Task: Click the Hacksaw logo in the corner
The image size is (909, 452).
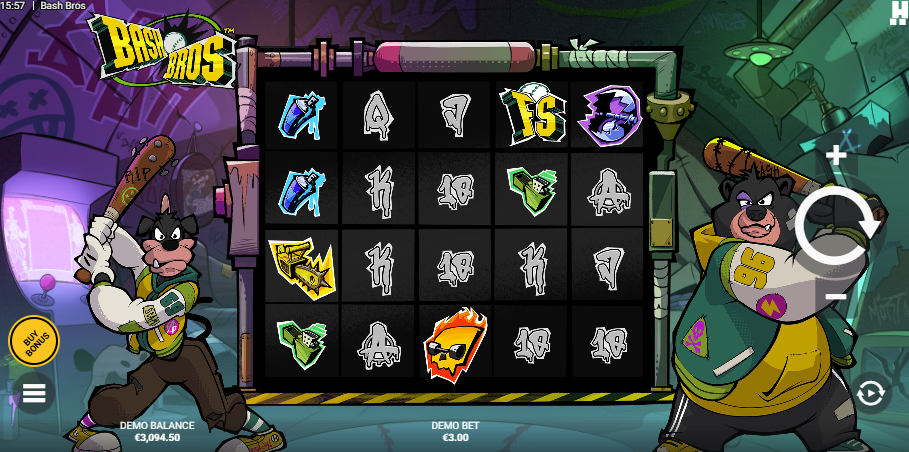Action: [897, 11]
